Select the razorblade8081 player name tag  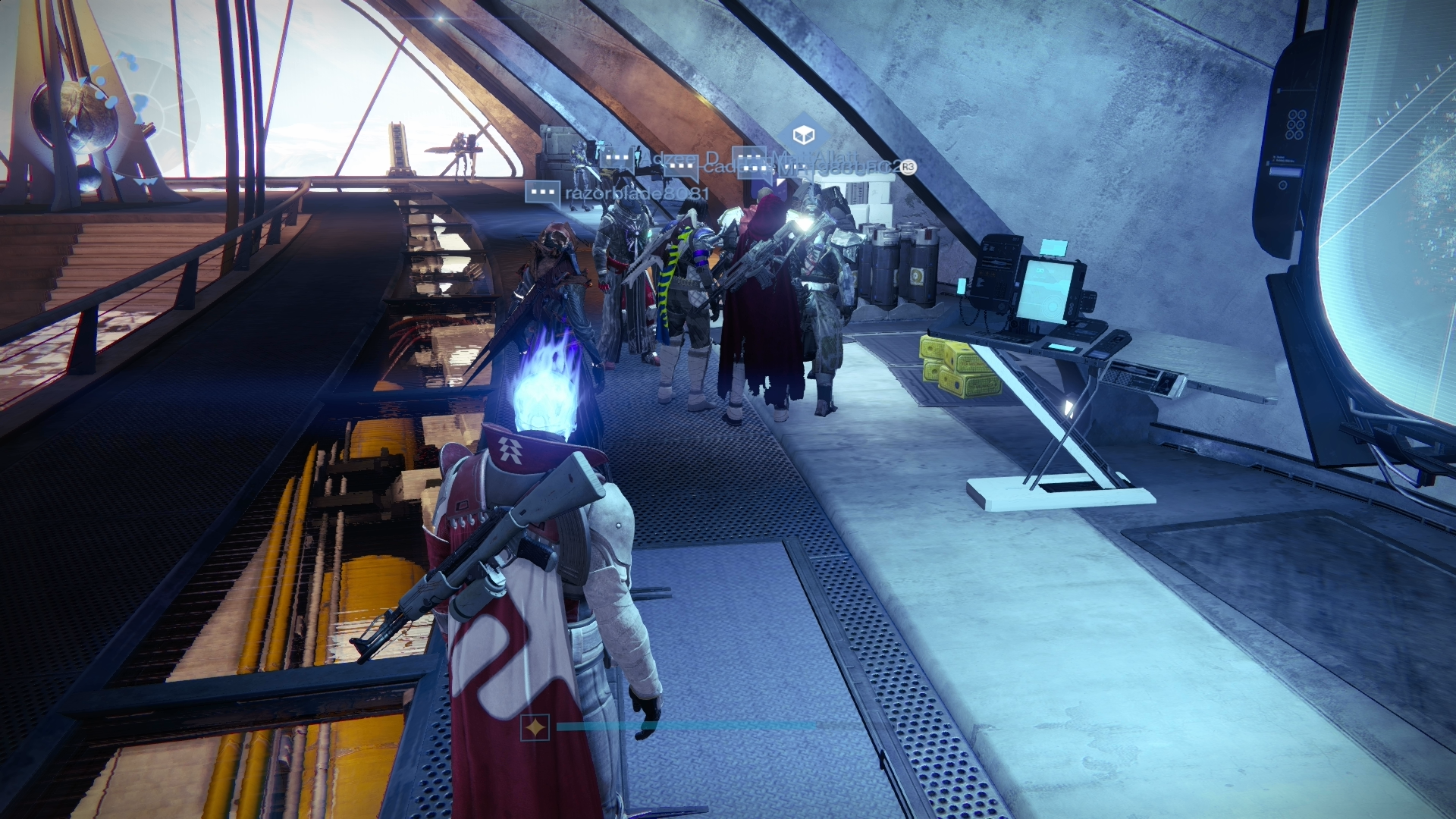(635, 193)
